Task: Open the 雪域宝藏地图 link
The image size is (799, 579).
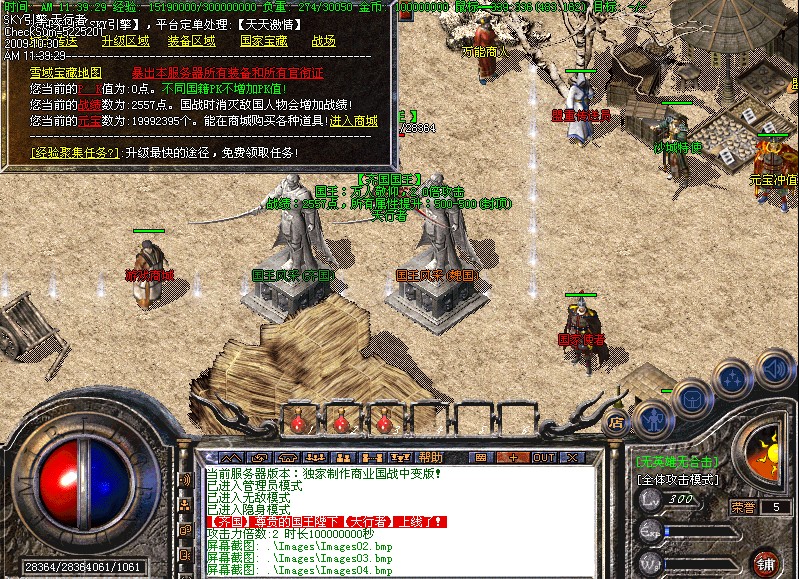Action: 66,72
